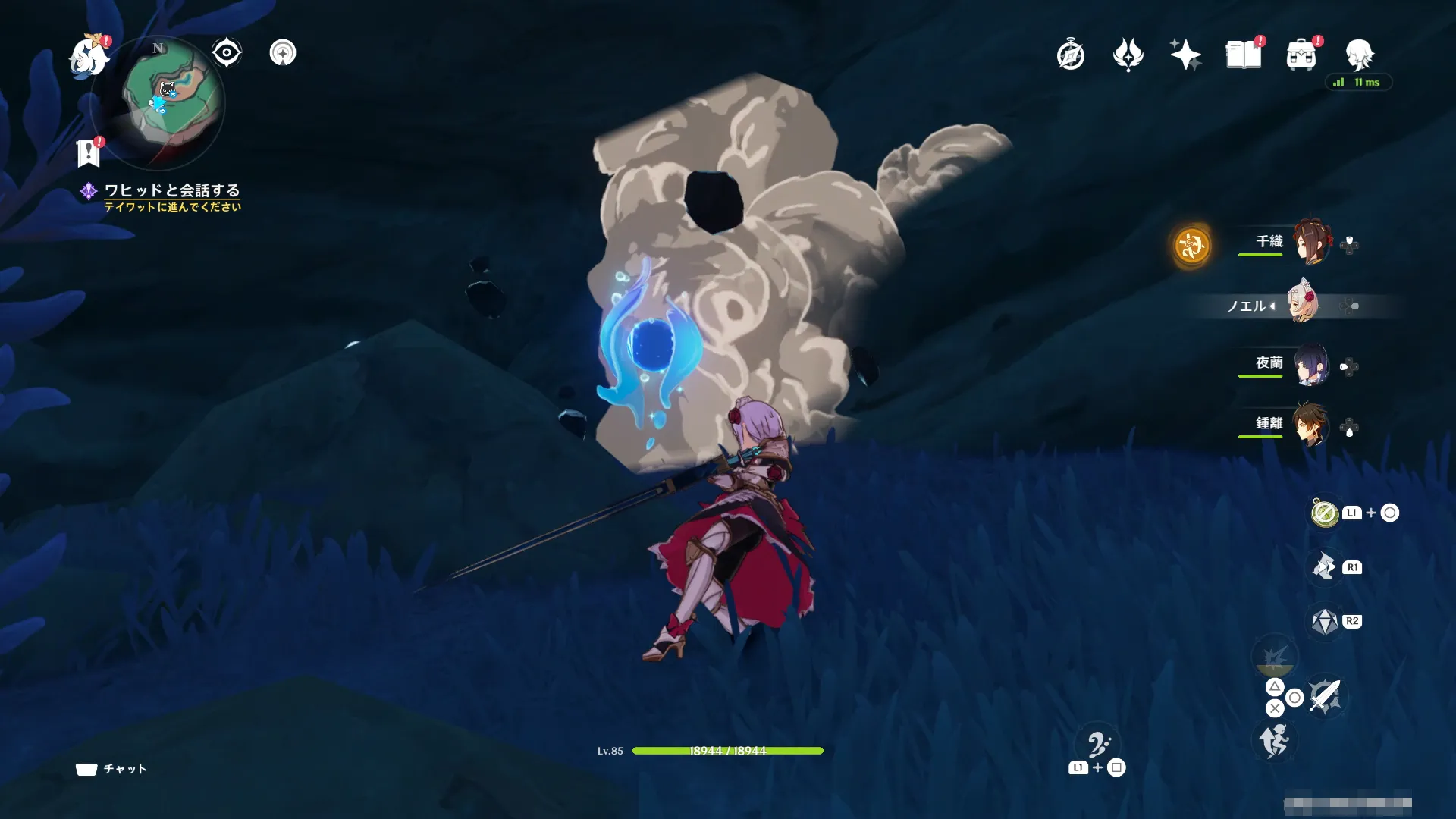1456x819 pixels.
Task: Open the quest bookmark icon
Action: coord(89,152)
